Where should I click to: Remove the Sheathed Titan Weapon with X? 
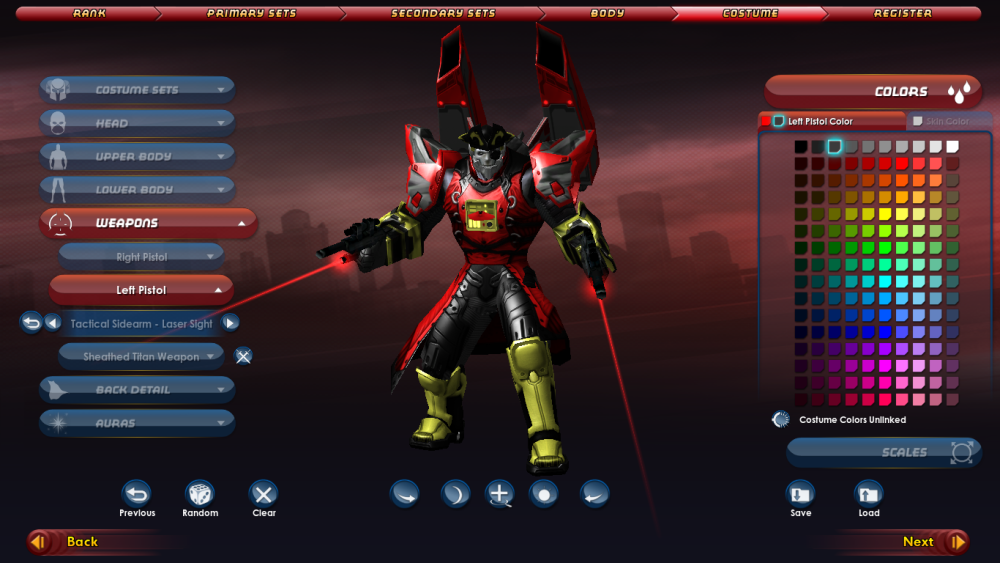click(x=243, y=356)
